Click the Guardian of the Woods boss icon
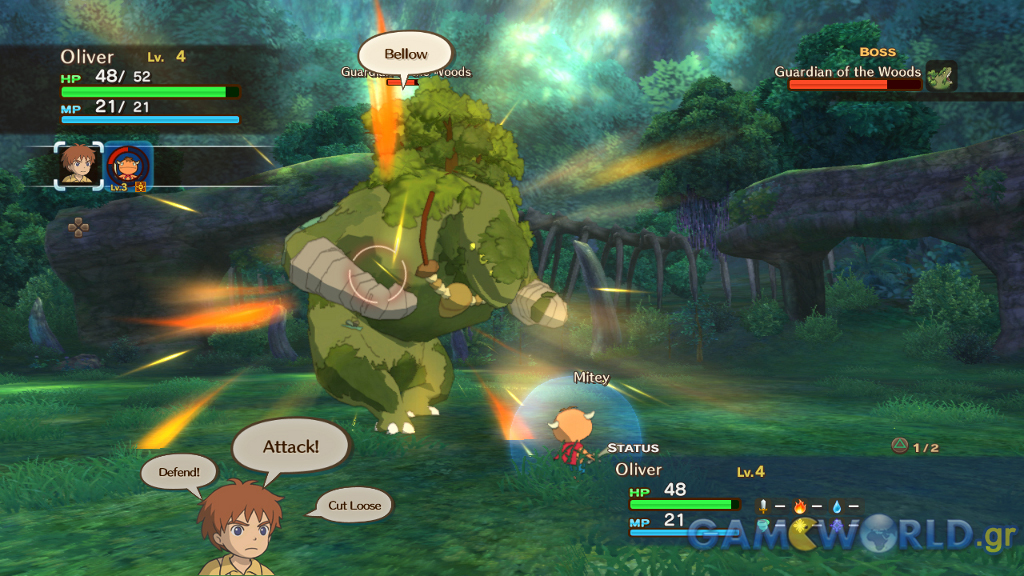 (x=940, y=76)
